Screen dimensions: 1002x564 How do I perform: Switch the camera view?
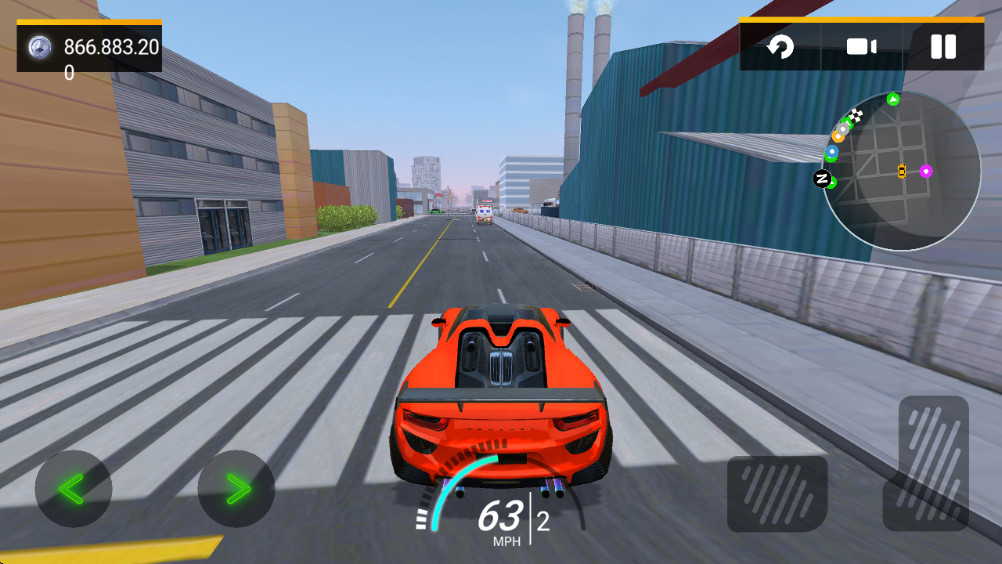[861, 46]
